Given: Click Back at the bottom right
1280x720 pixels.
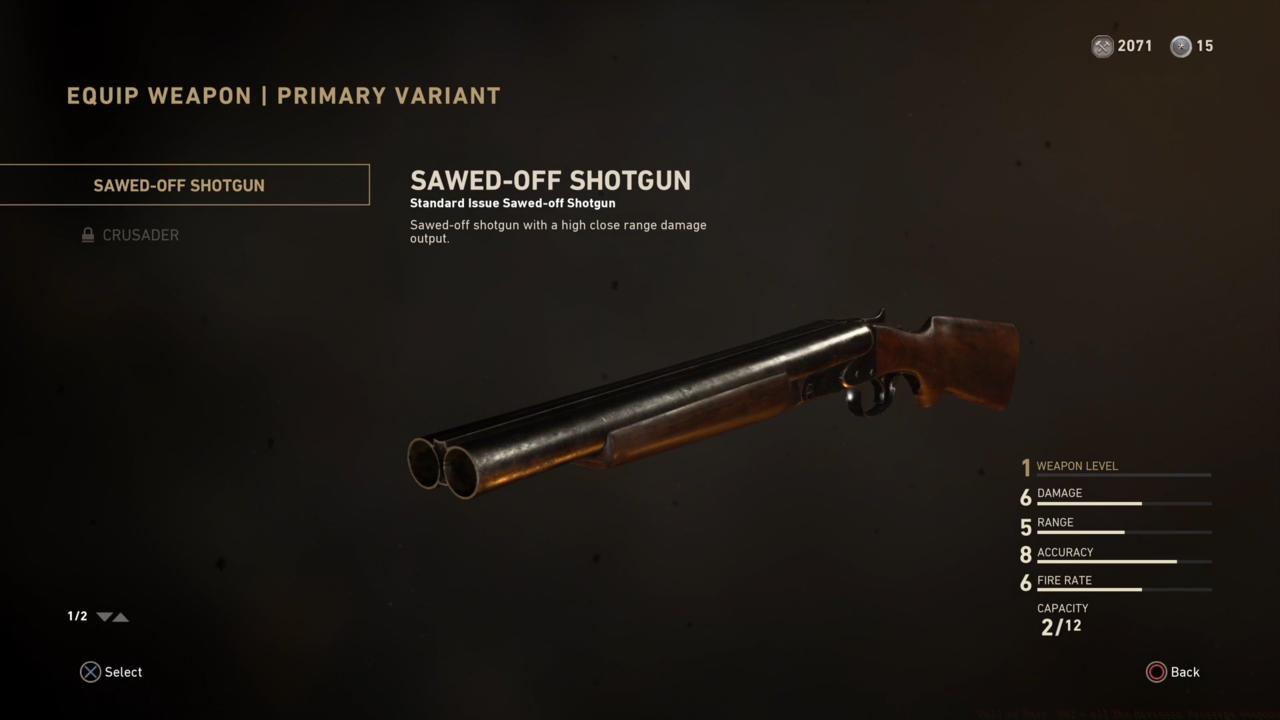Looking at the screenshot, I should 1186,671.
